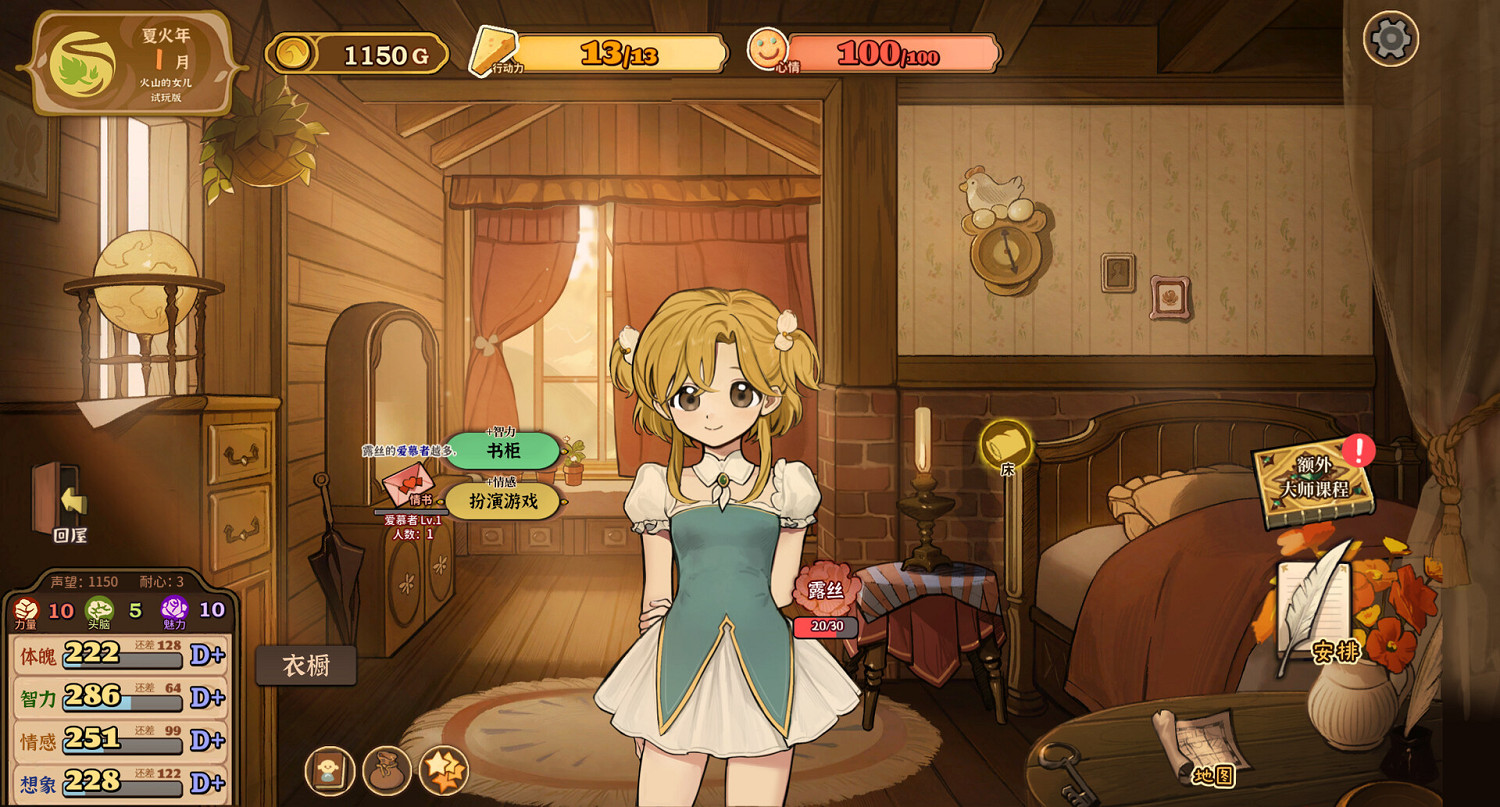Click the 书柜 bookshelf +智力 option
Image resolution: width=1500 pixels, height=807 pixels.
[503, 452]
